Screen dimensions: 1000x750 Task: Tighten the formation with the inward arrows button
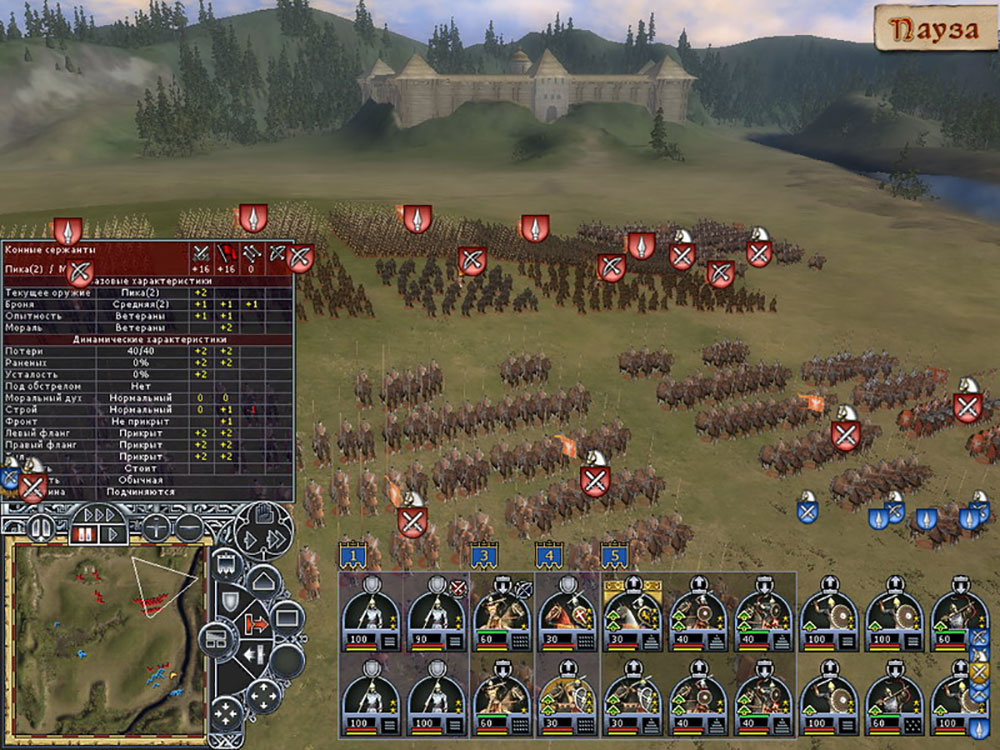[x=226, y=713]
